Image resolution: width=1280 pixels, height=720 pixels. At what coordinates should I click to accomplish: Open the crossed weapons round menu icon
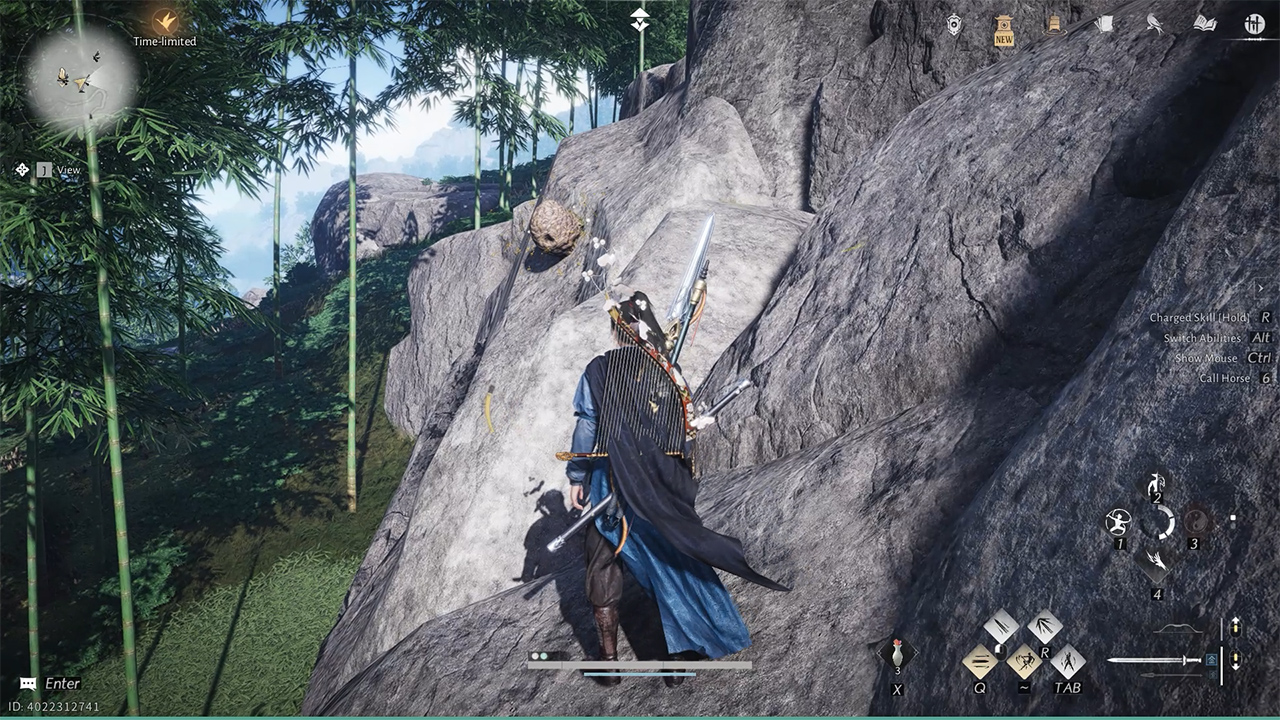(1254, 24)
